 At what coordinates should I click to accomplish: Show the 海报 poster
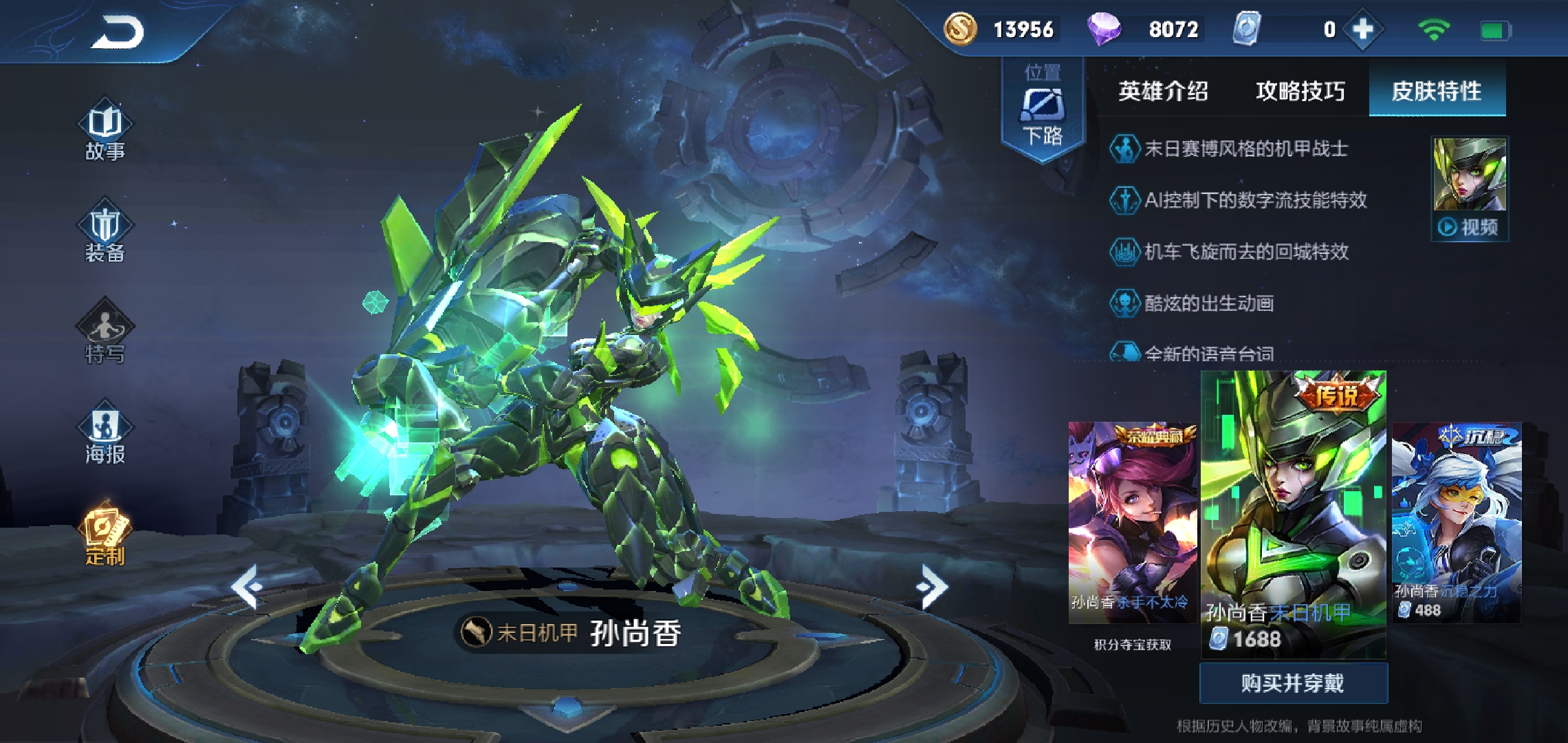point(105,435)
